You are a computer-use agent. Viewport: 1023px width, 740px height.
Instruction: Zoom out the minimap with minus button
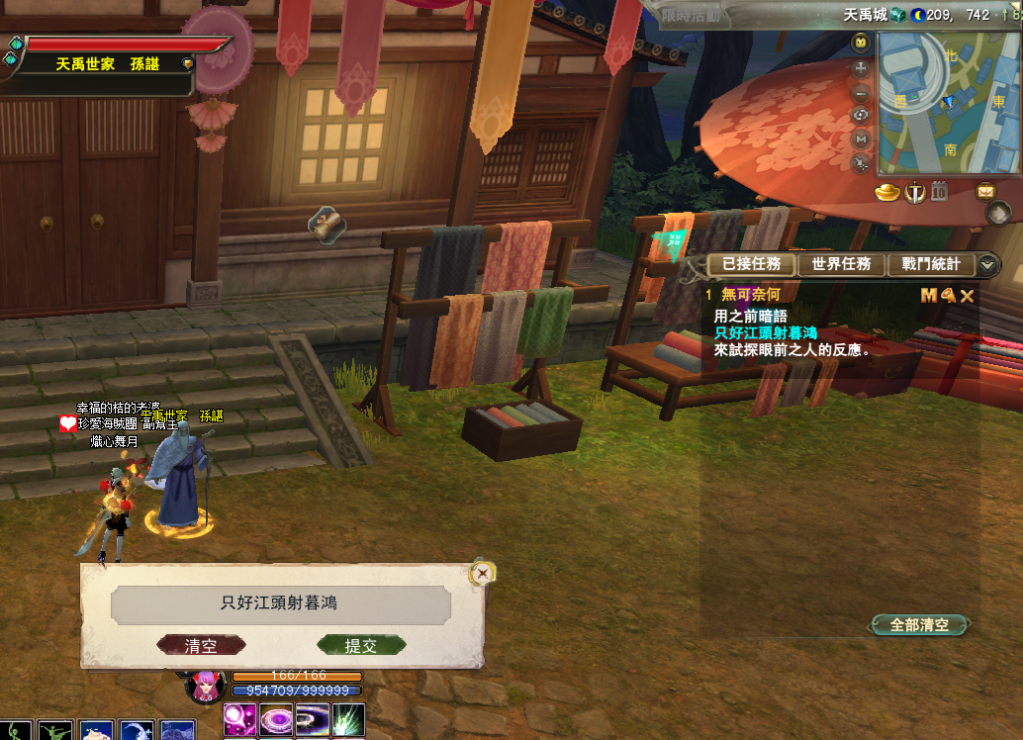860,92
